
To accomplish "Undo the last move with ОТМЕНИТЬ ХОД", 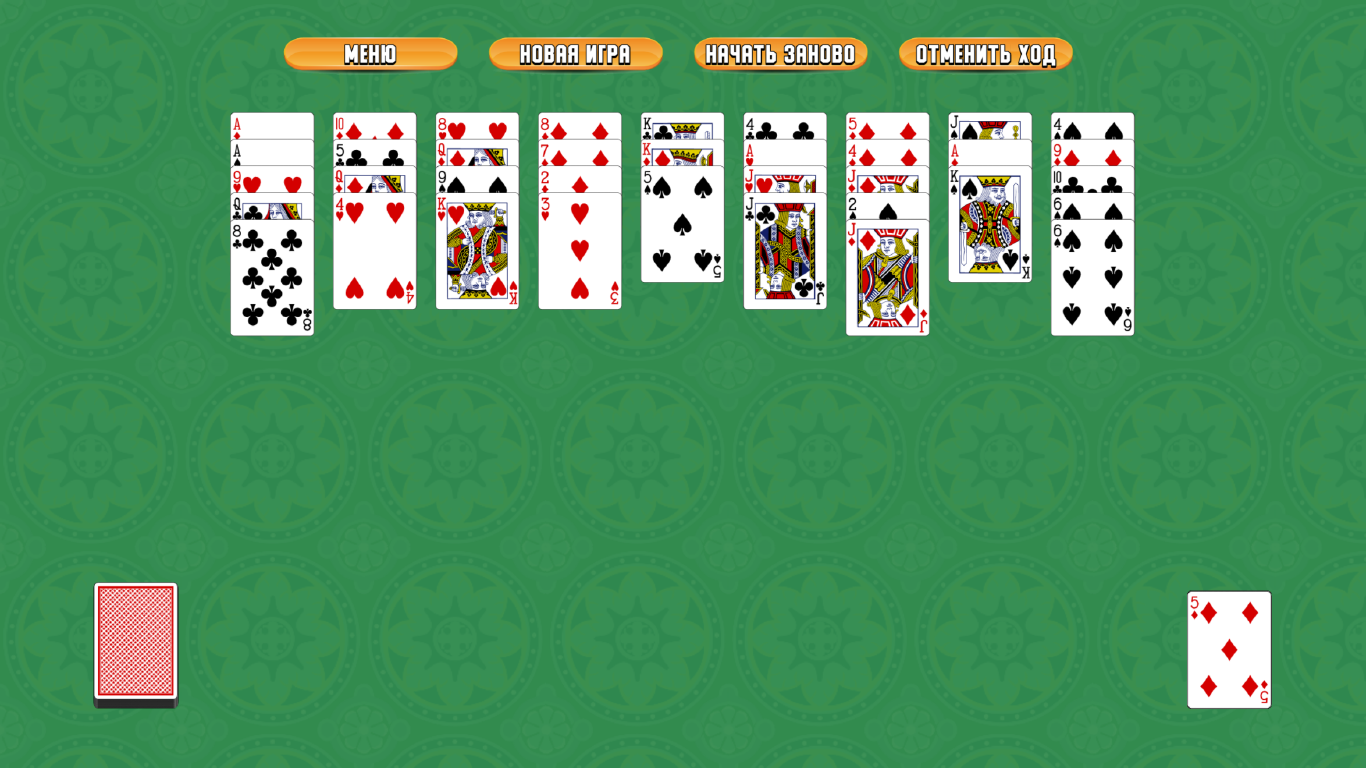I will [x=985, y=55].
